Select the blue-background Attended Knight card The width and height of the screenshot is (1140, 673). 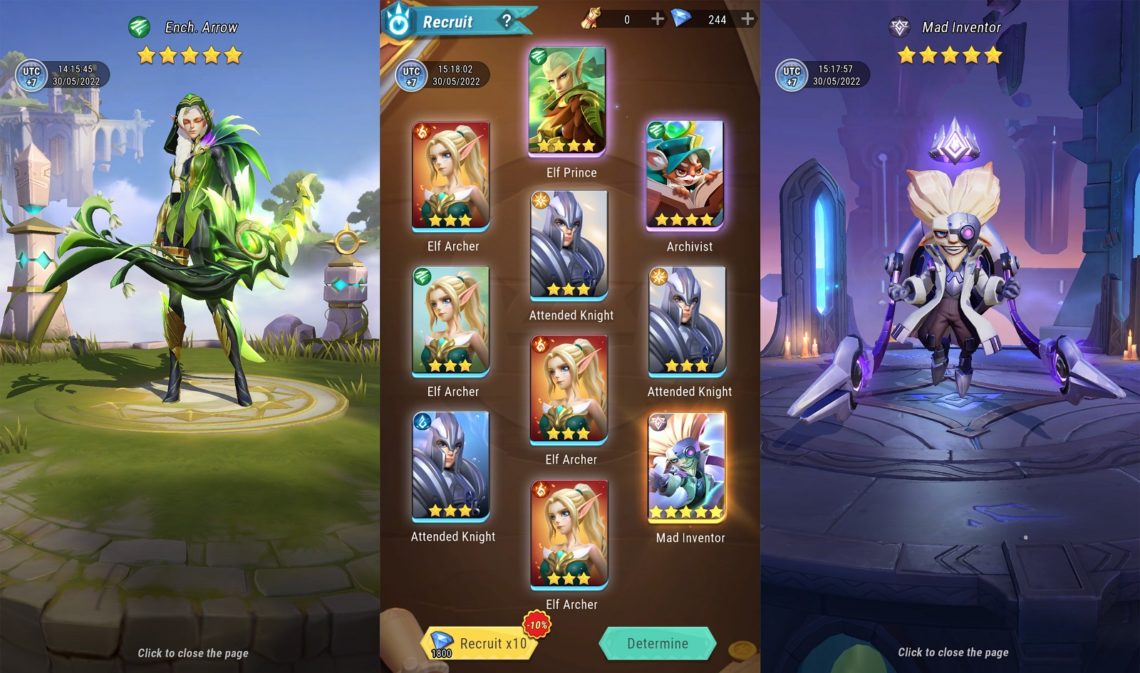(x=451, y=465)
